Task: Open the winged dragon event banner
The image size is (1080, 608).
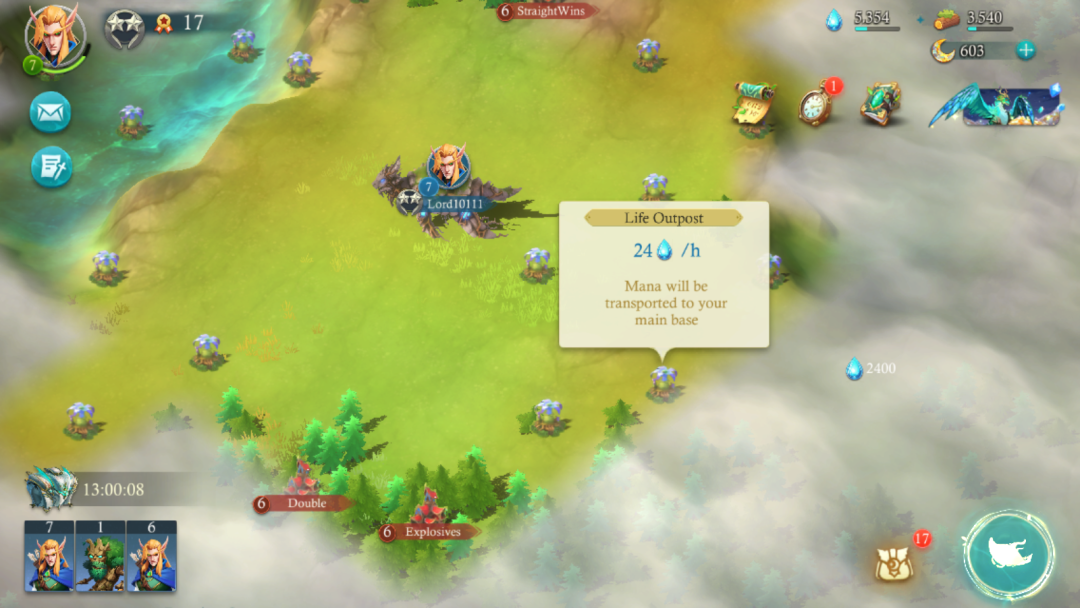Action: [x=995, y=105]
